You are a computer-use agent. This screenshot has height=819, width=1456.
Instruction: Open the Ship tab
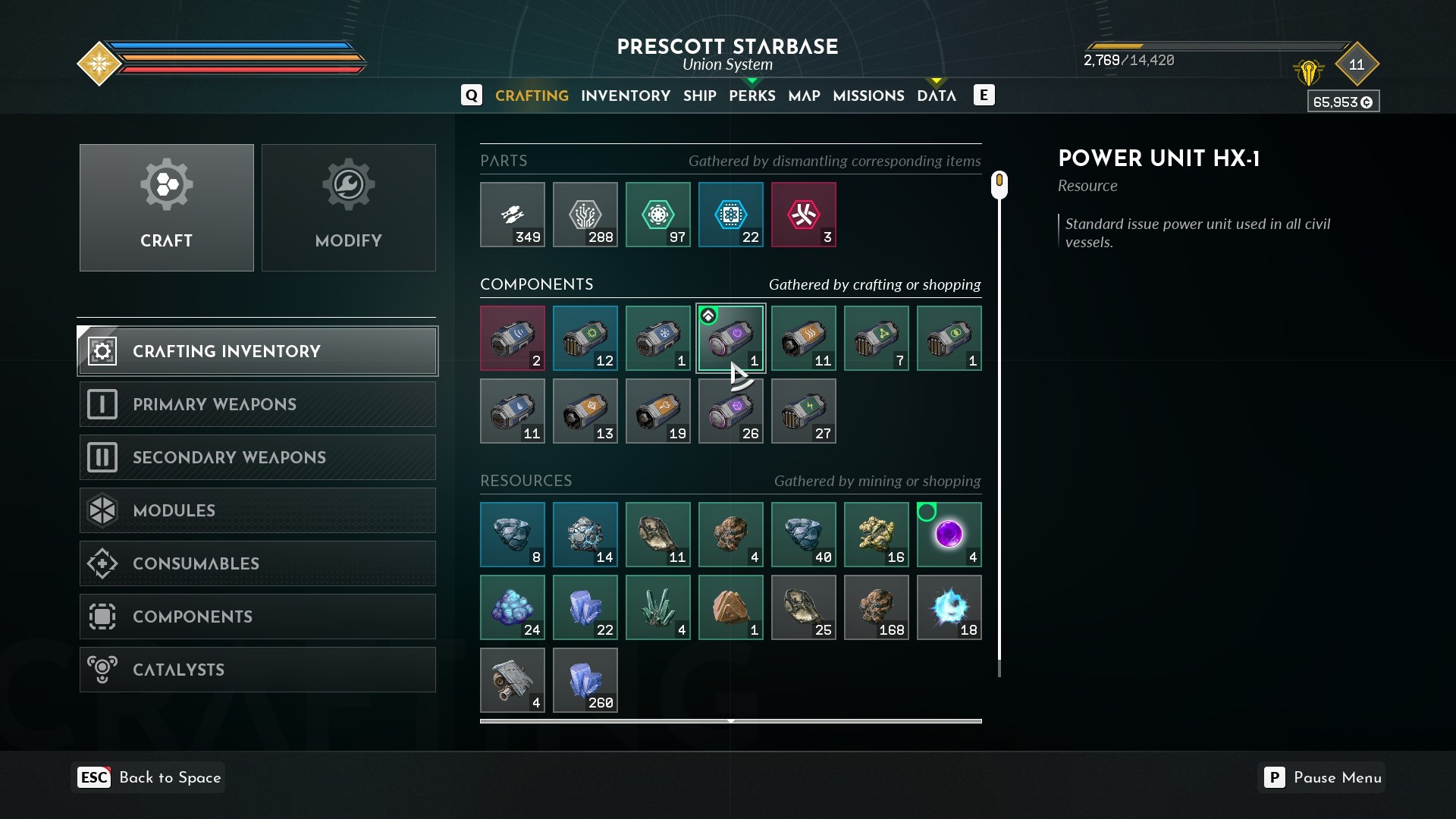coord(699,96)
